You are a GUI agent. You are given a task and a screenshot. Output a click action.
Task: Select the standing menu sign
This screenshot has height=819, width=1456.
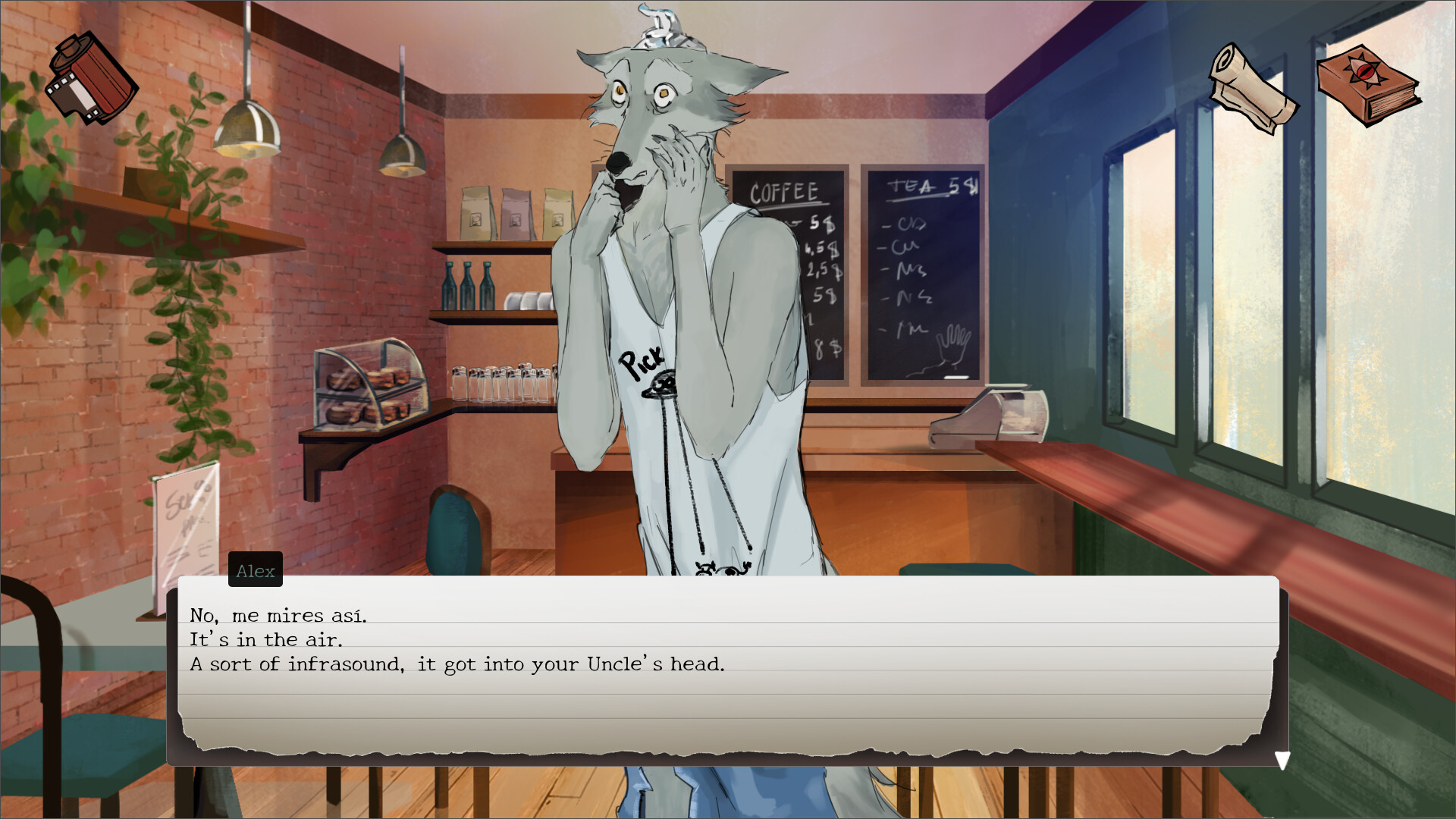tap(186, 516)
